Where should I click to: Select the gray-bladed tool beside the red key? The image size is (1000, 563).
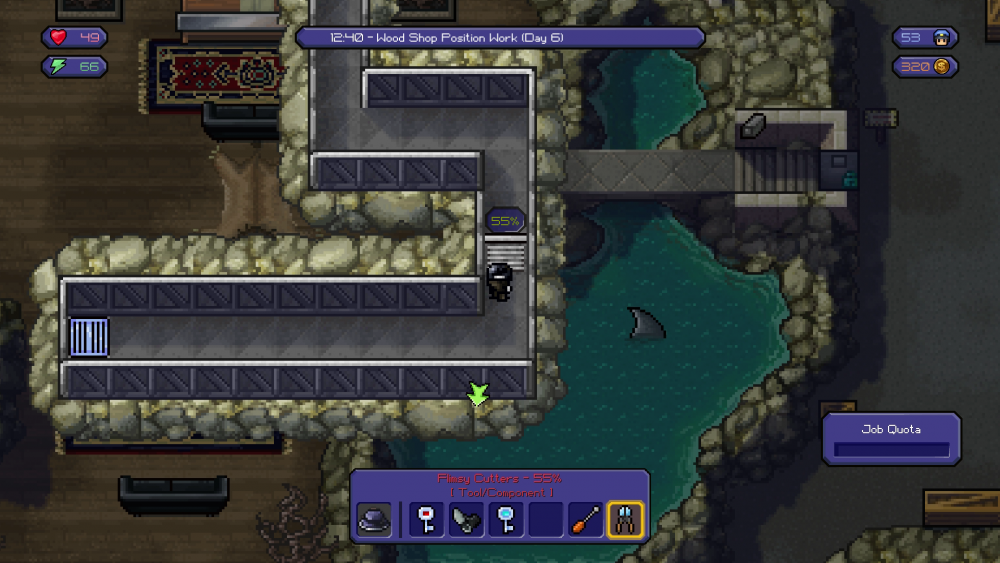(466, 520)
